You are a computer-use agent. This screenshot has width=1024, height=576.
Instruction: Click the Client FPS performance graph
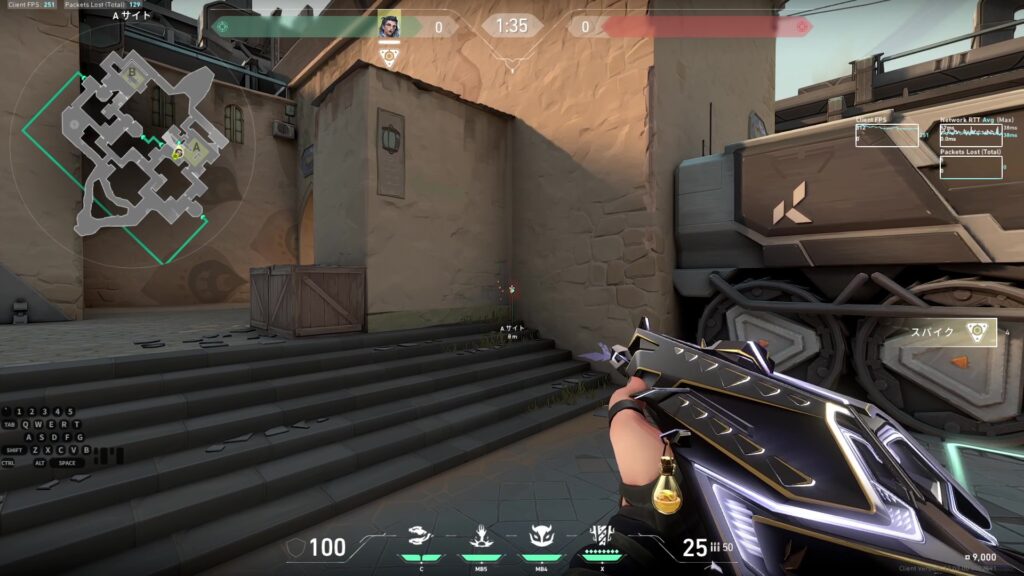point(886,135)
